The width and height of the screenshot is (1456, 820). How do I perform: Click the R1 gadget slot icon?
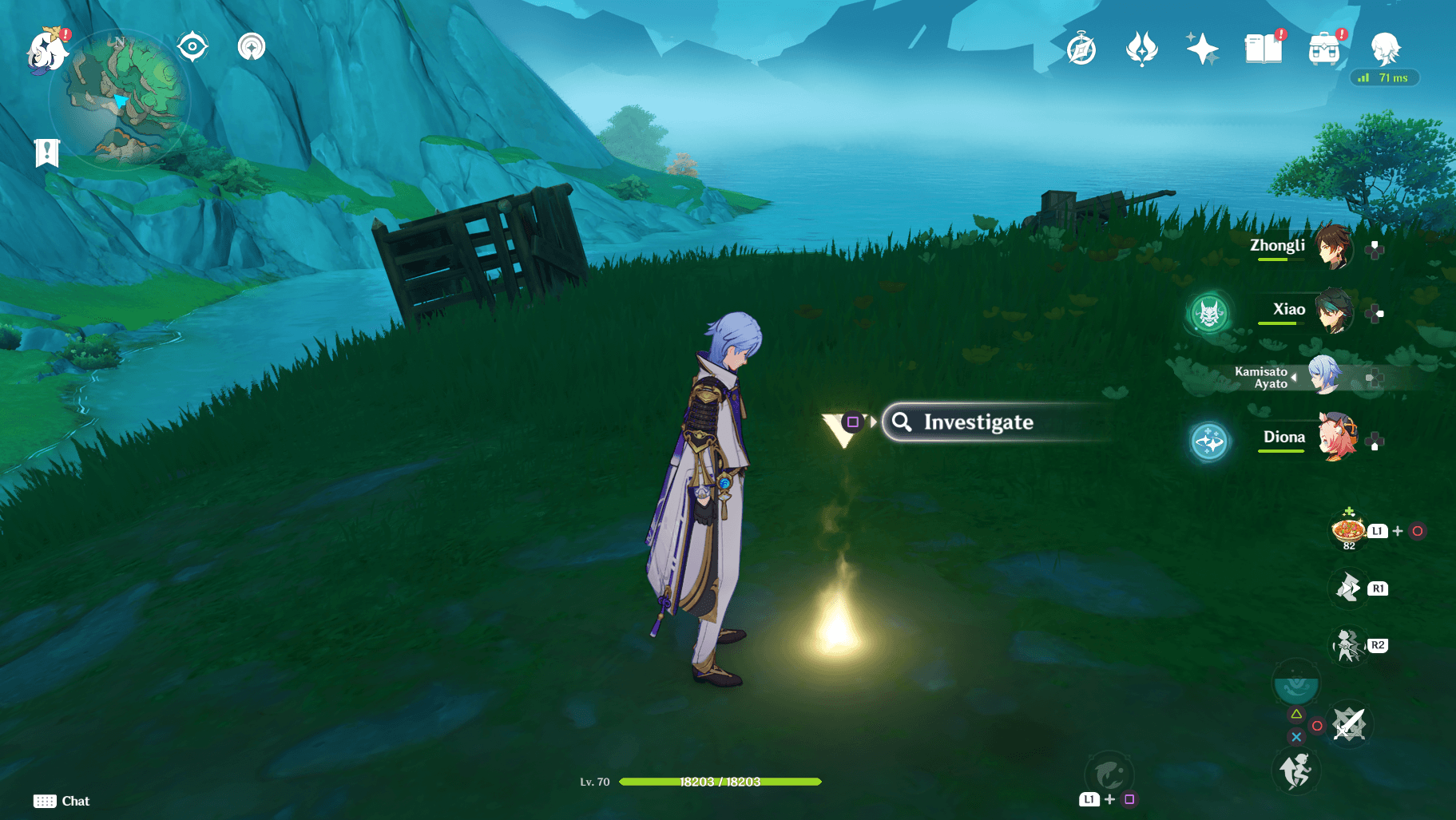pyautogui.click(x=1350, y=588)
